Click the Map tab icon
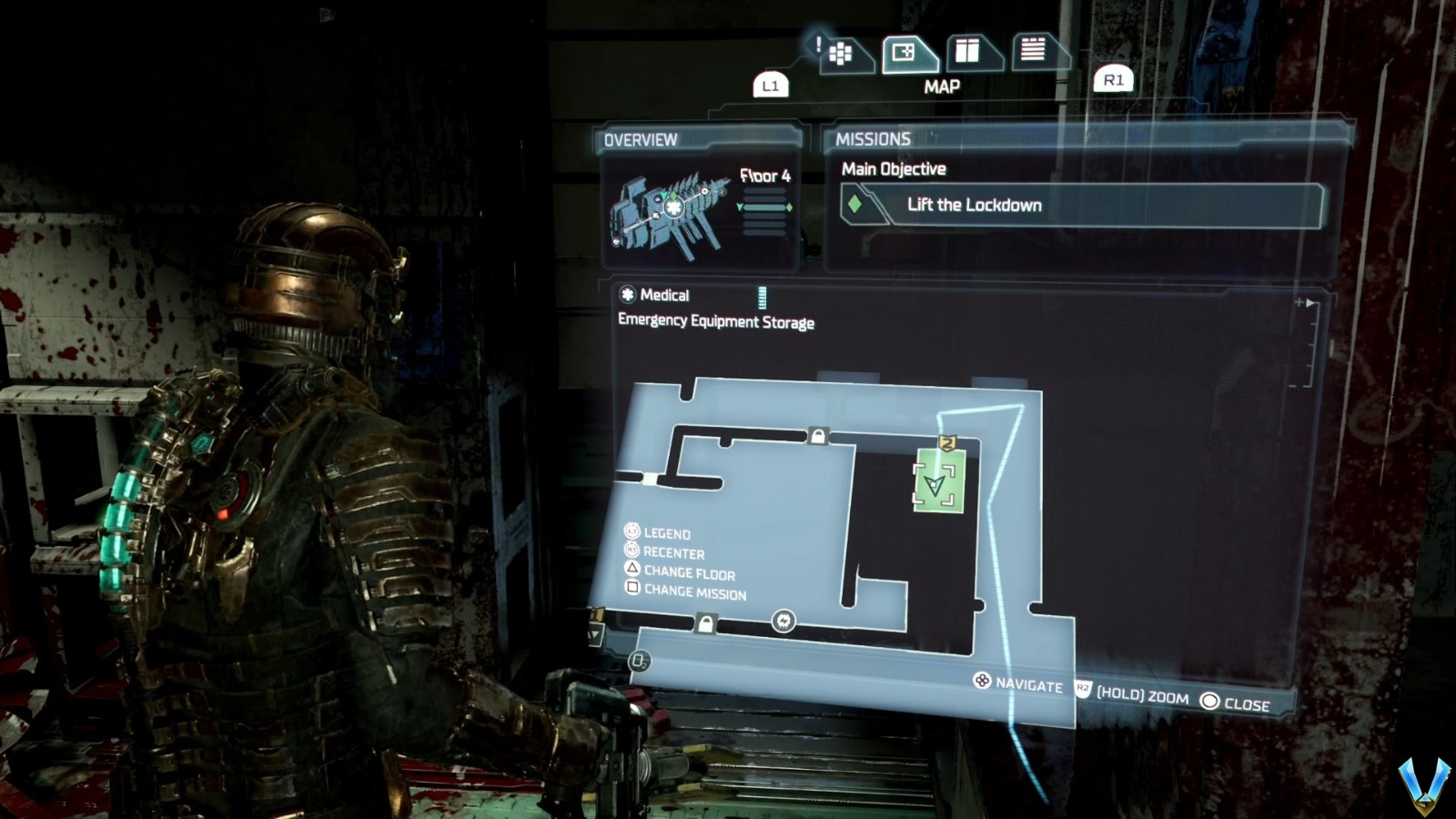The image size is (1456, 819). (x=904, y=52)
